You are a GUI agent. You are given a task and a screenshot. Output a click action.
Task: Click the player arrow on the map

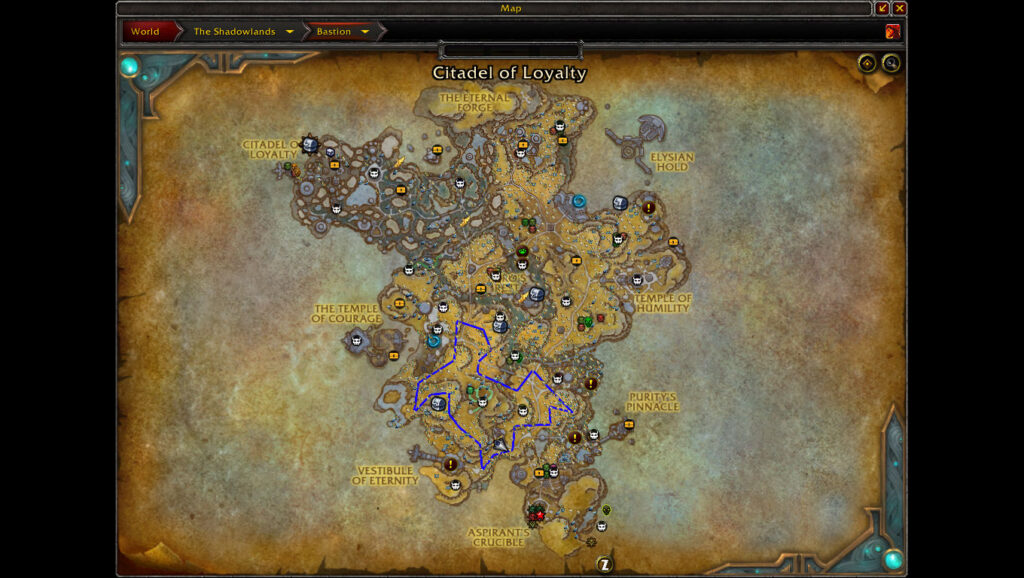pos(500,443)
